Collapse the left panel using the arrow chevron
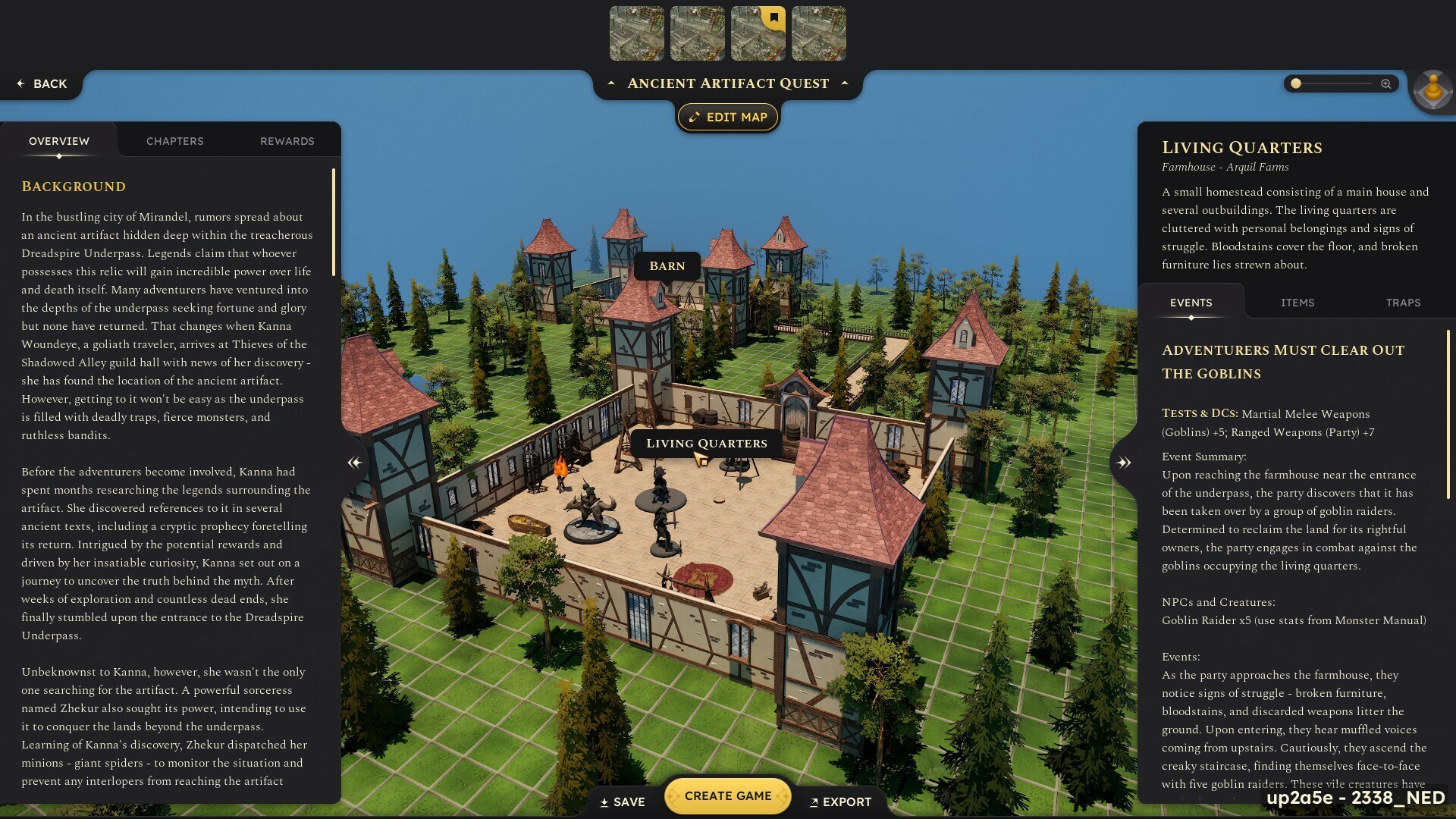The width and height of the screenshot is (1456, 819). click(353, 461)
